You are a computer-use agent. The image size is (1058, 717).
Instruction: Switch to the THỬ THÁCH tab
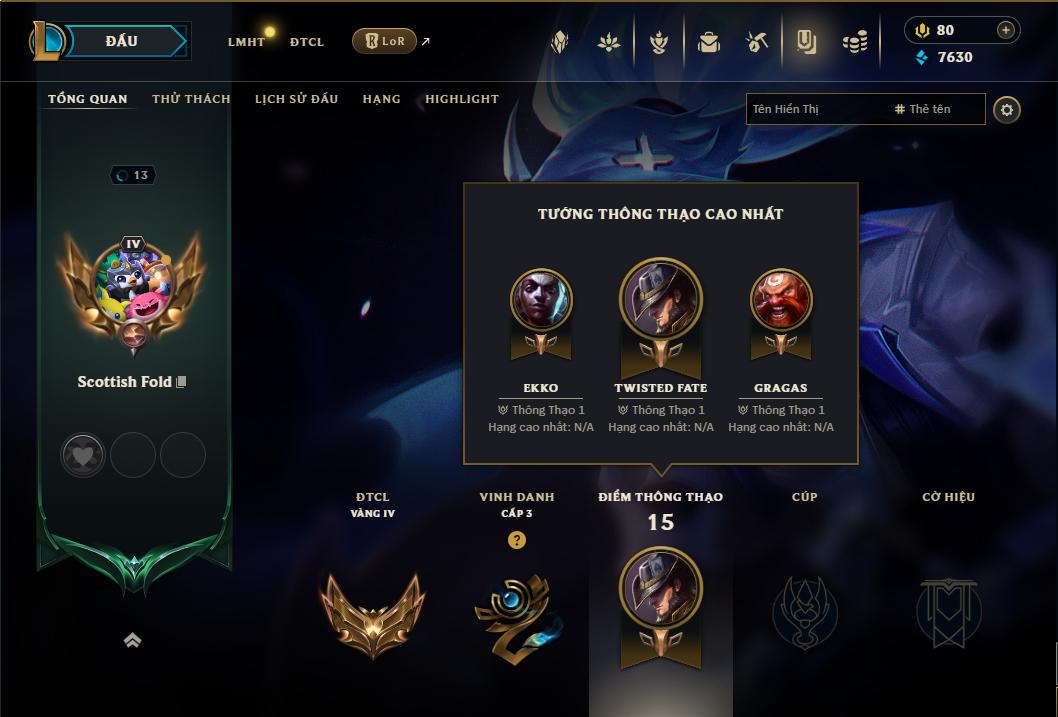(191, 99)
